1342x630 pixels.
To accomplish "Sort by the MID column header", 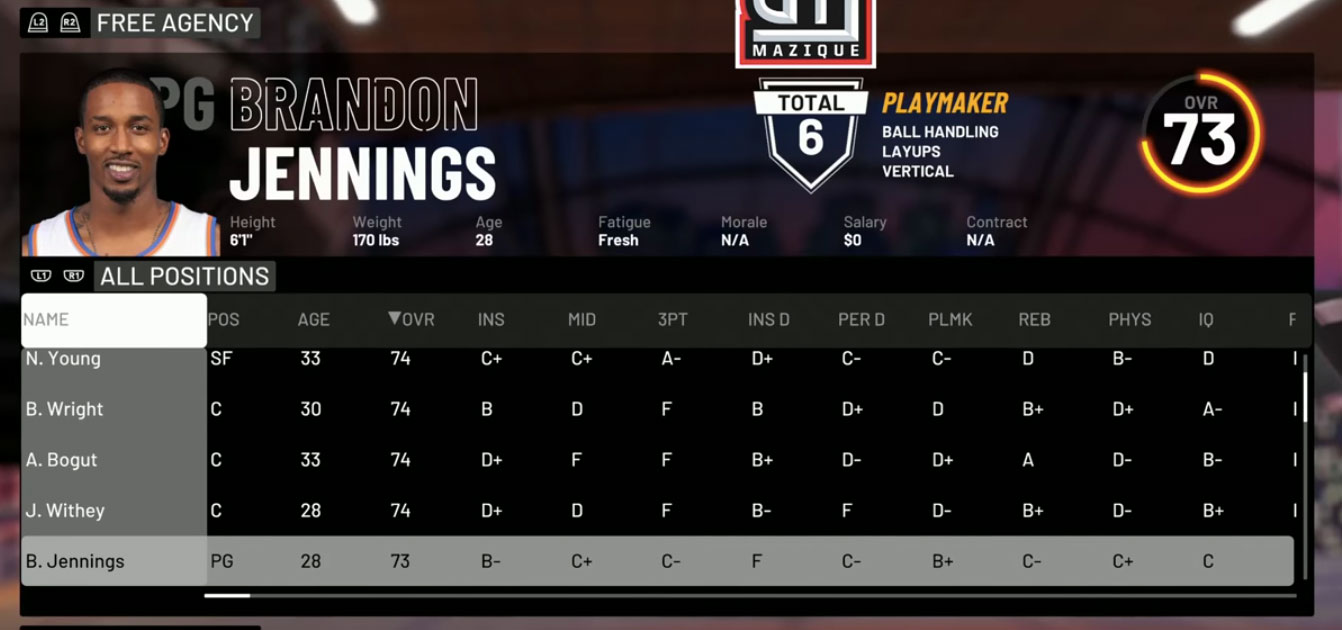I will pos(582,320).
